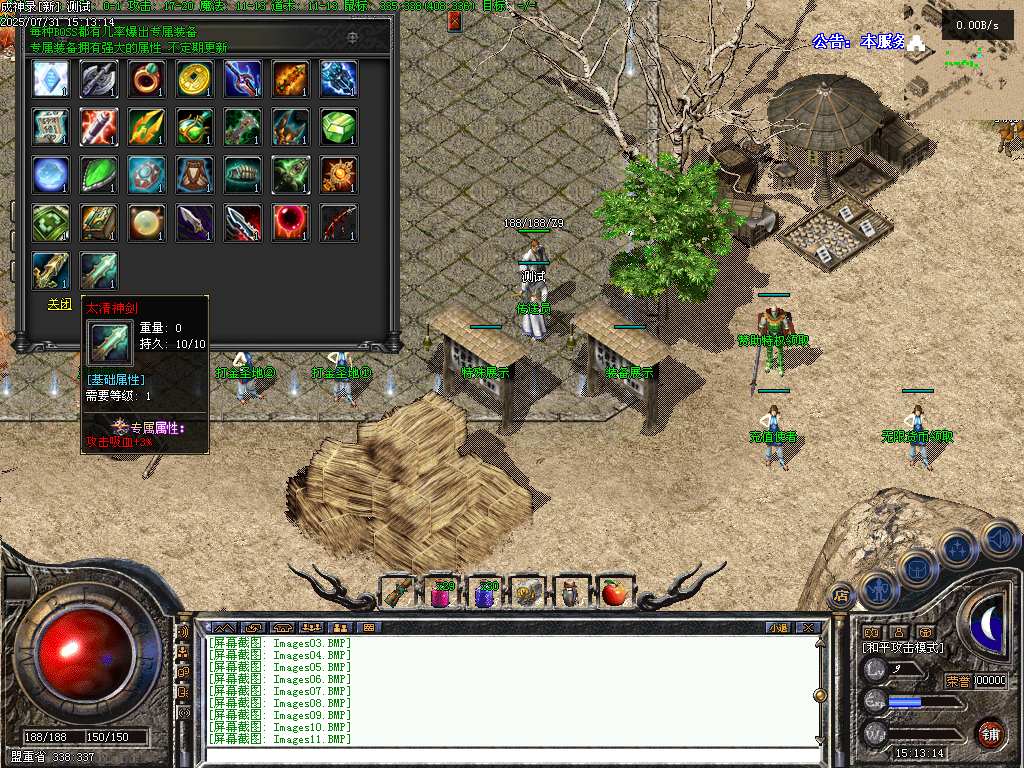Image resolution: width=1024 pixels, height=768 pixels.
Task: Choose the green gemstone block slot
Action: [339, 127]
